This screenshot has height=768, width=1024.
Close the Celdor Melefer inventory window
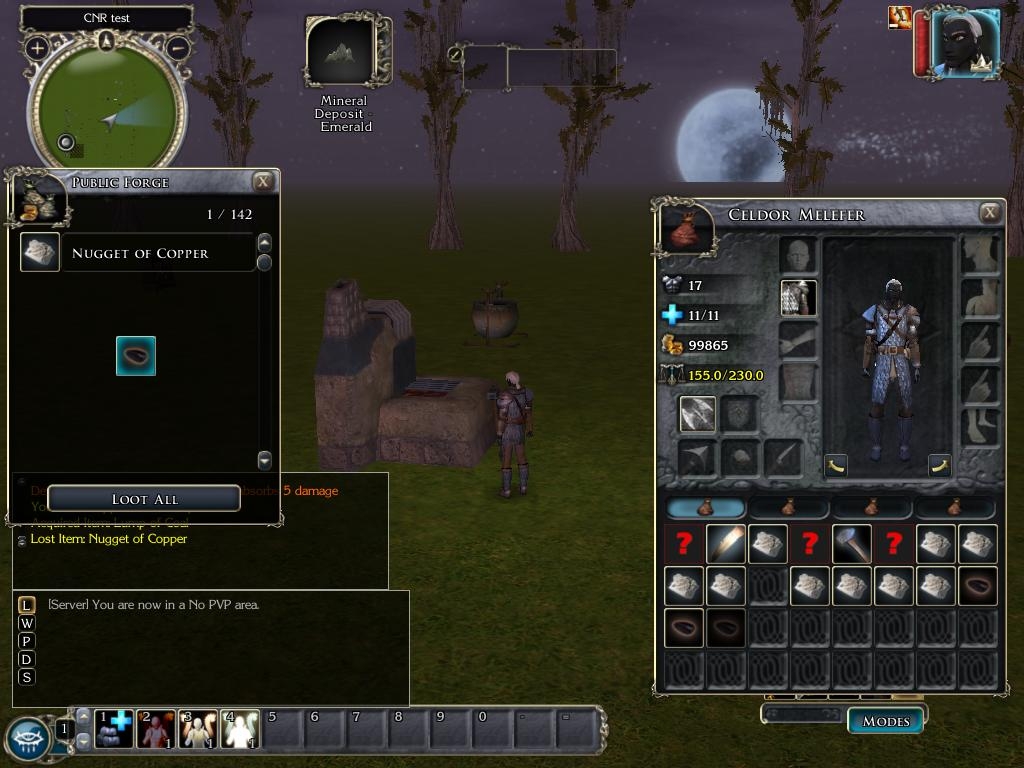pyautogui.click(x=989, y=212)
